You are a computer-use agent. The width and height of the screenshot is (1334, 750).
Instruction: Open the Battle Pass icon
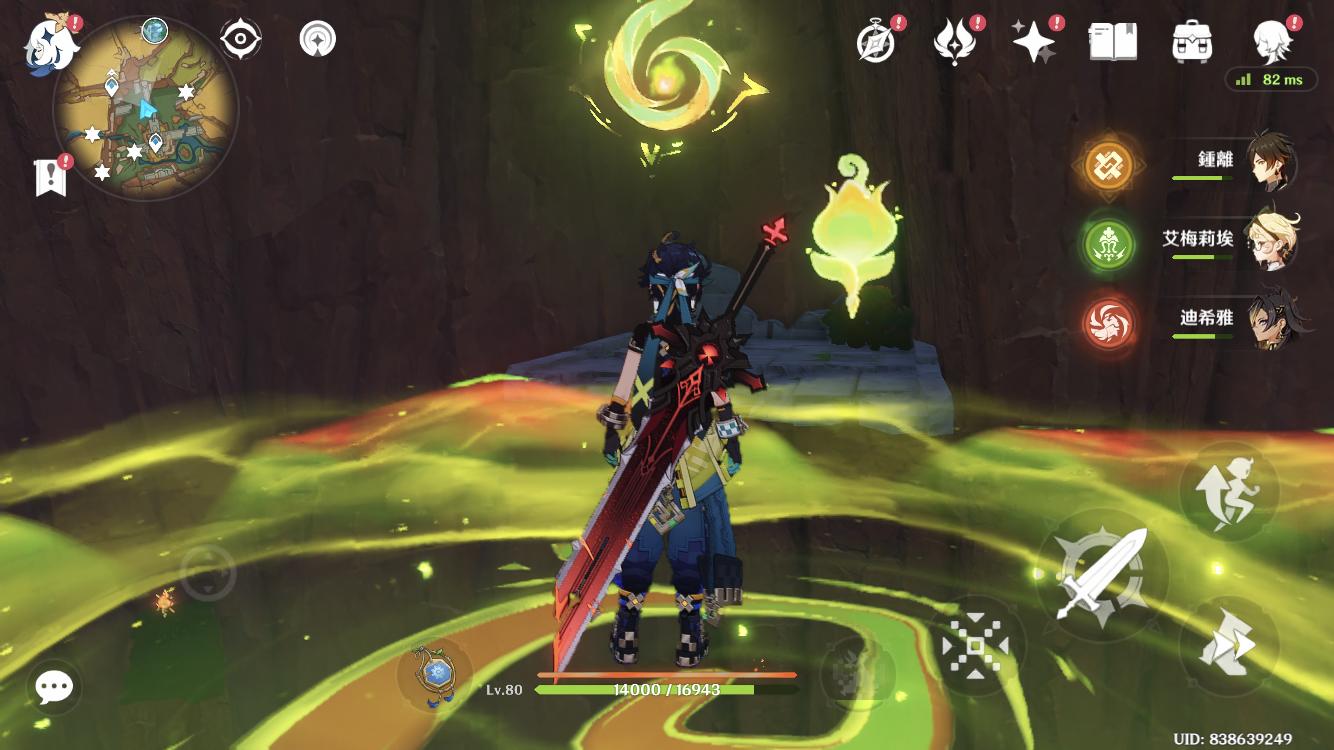click(955, 42)
